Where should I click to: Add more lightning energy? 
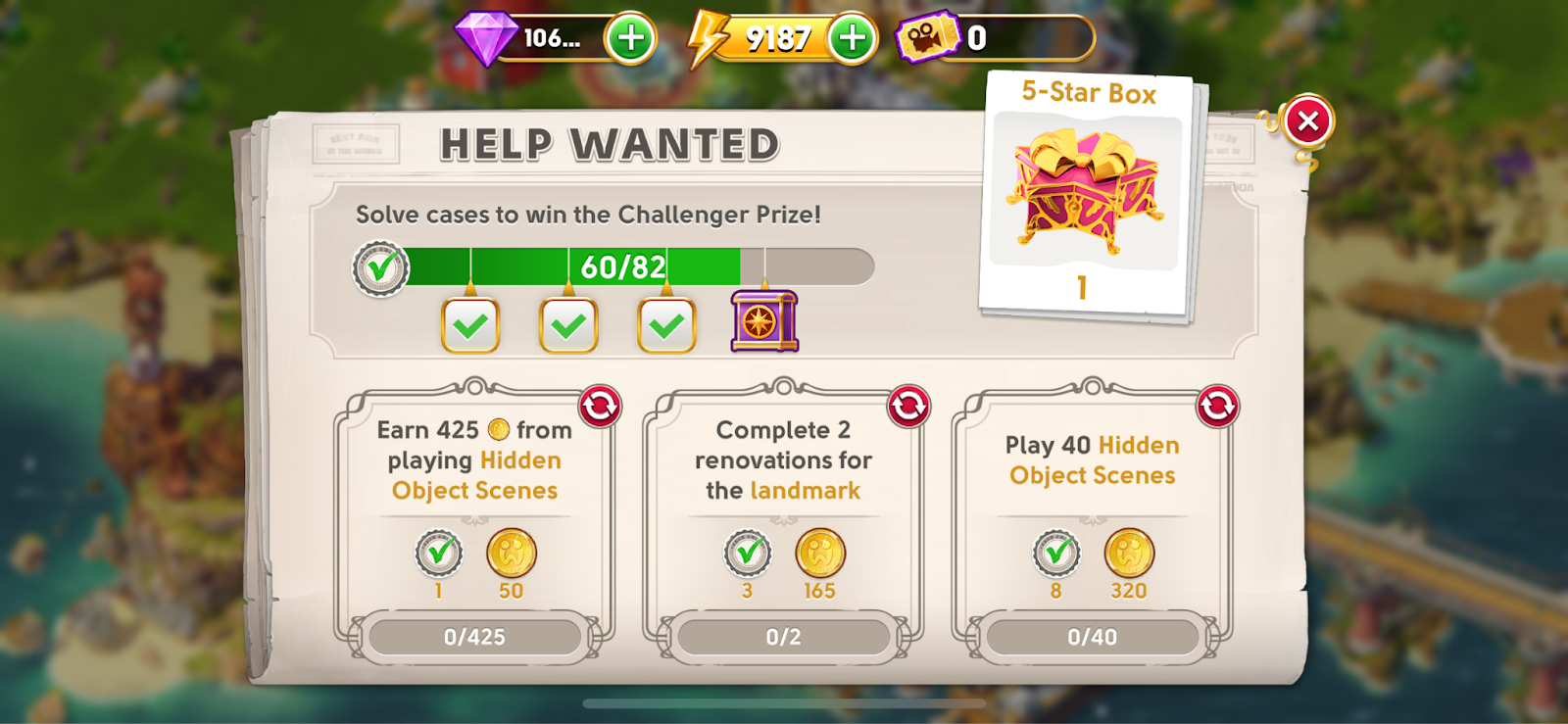(853, 39)
